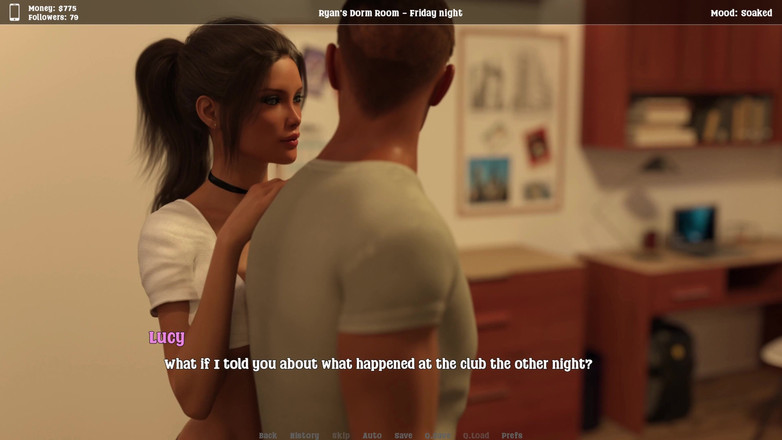
Task: Enable Auto dialogue advance
Action: tap(372, 435)
